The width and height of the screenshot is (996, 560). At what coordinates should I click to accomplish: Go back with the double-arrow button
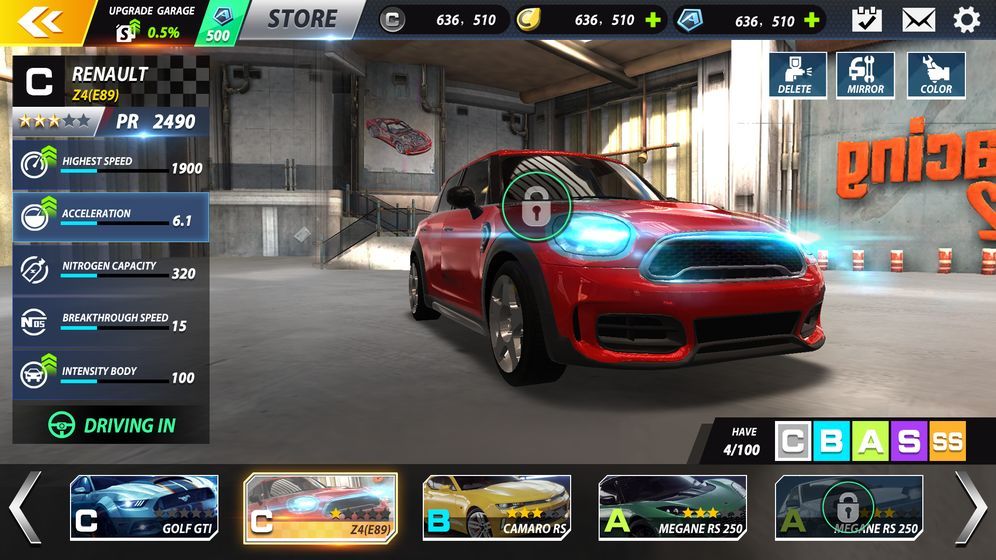pyautogui.click(x=40, y=20)
